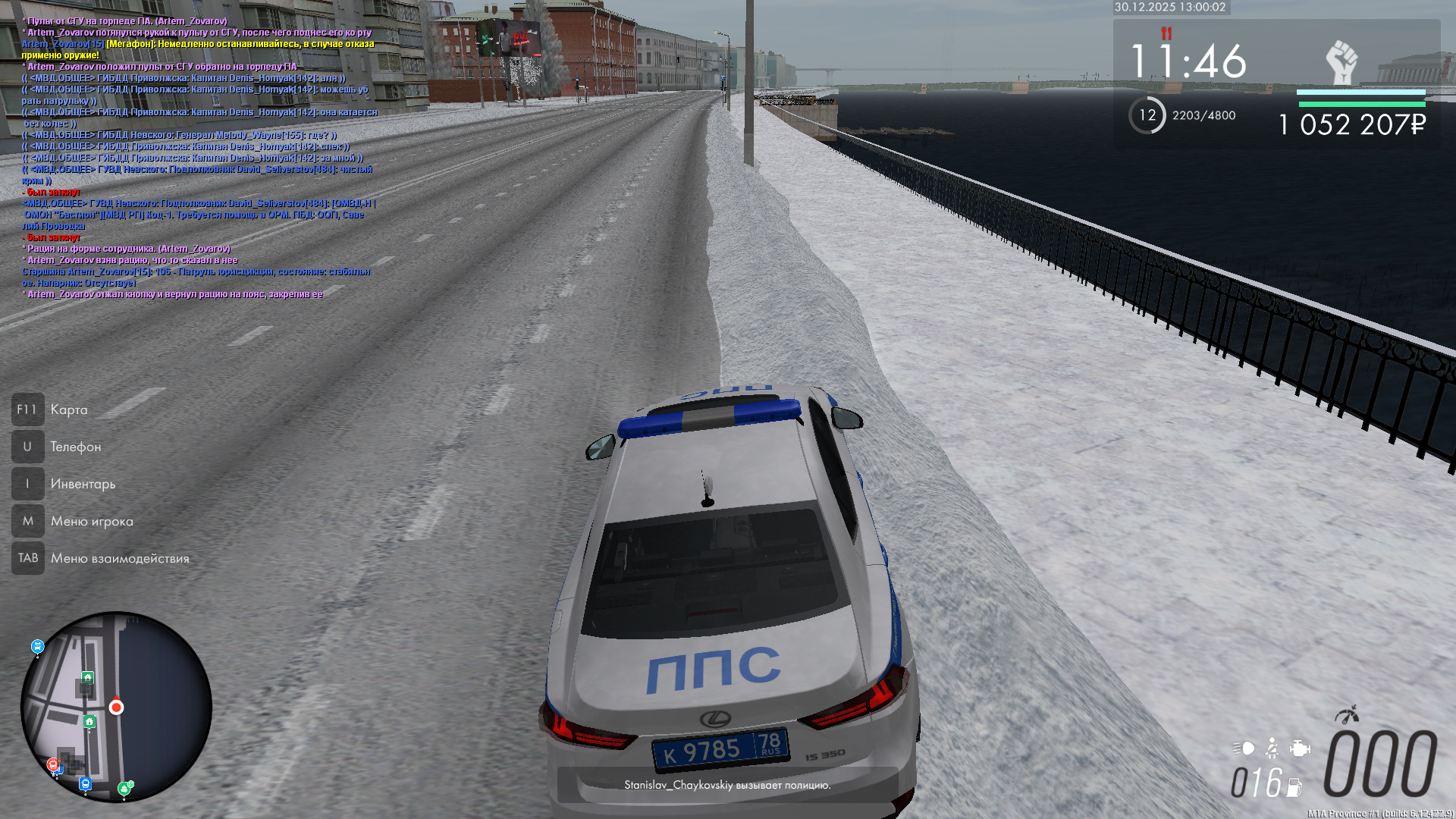Click the green ship marker on the minimap
This screenshot has width=1456, height=819.
pyautogui.click(x=124, y=789)
